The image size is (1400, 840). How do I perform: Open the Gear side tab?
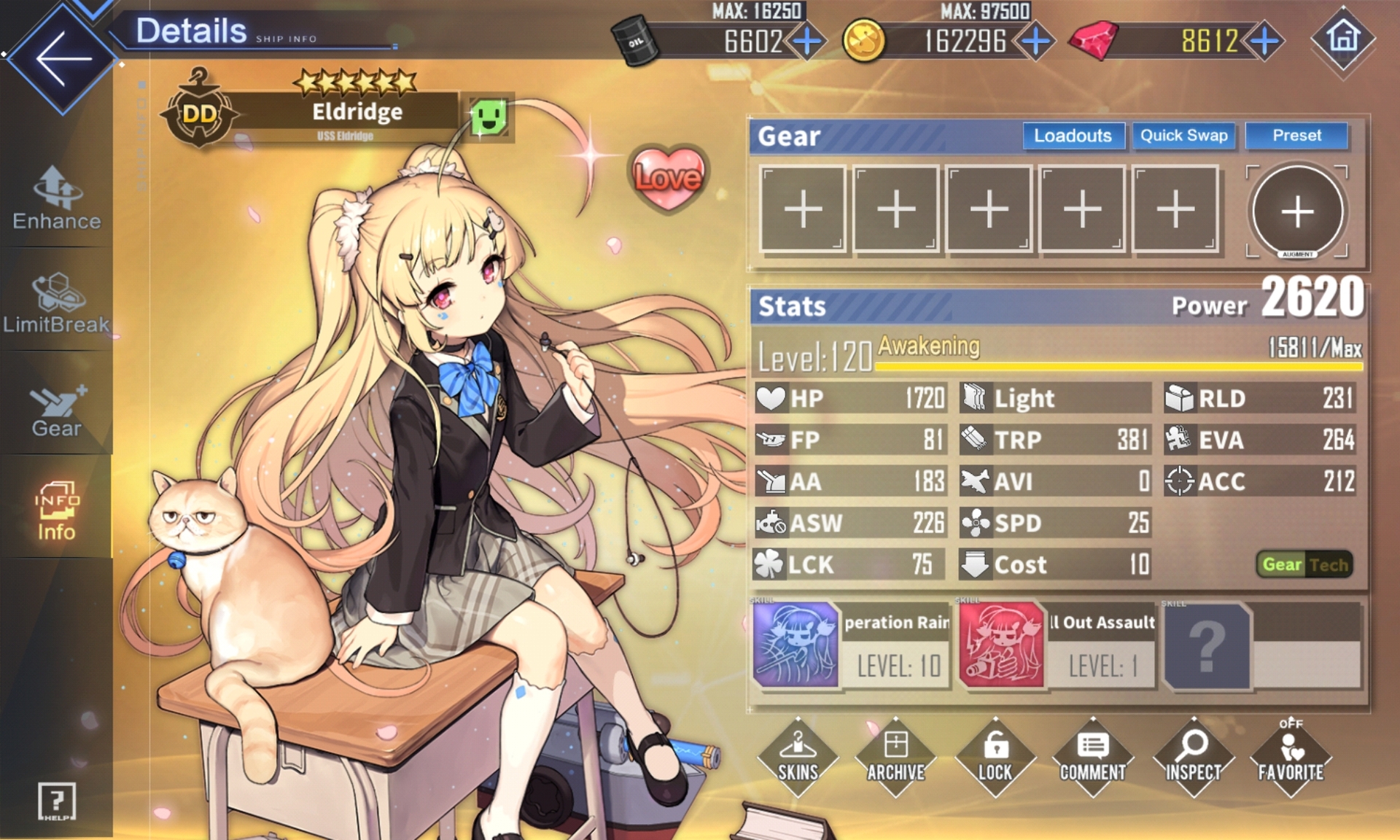click(x=56, y=410)
